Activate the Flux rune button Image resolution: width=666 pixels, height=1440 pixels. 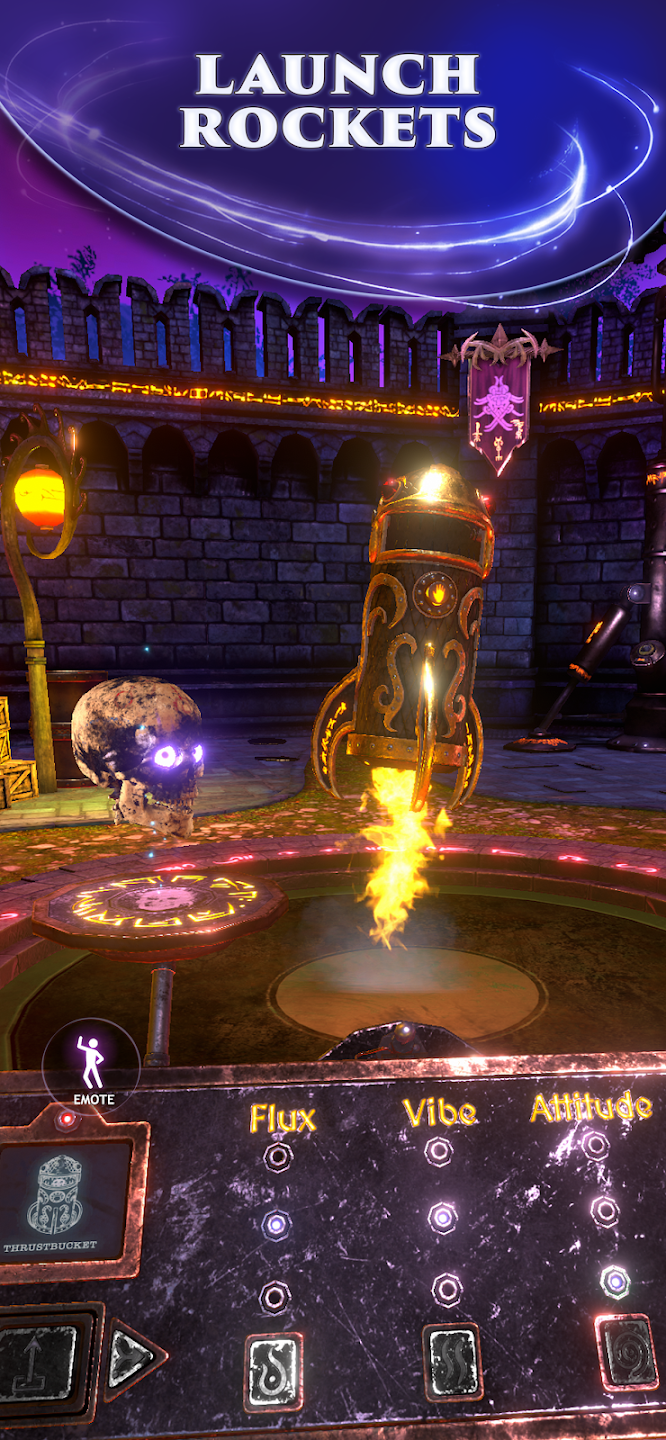click(x=273, y=1372)
